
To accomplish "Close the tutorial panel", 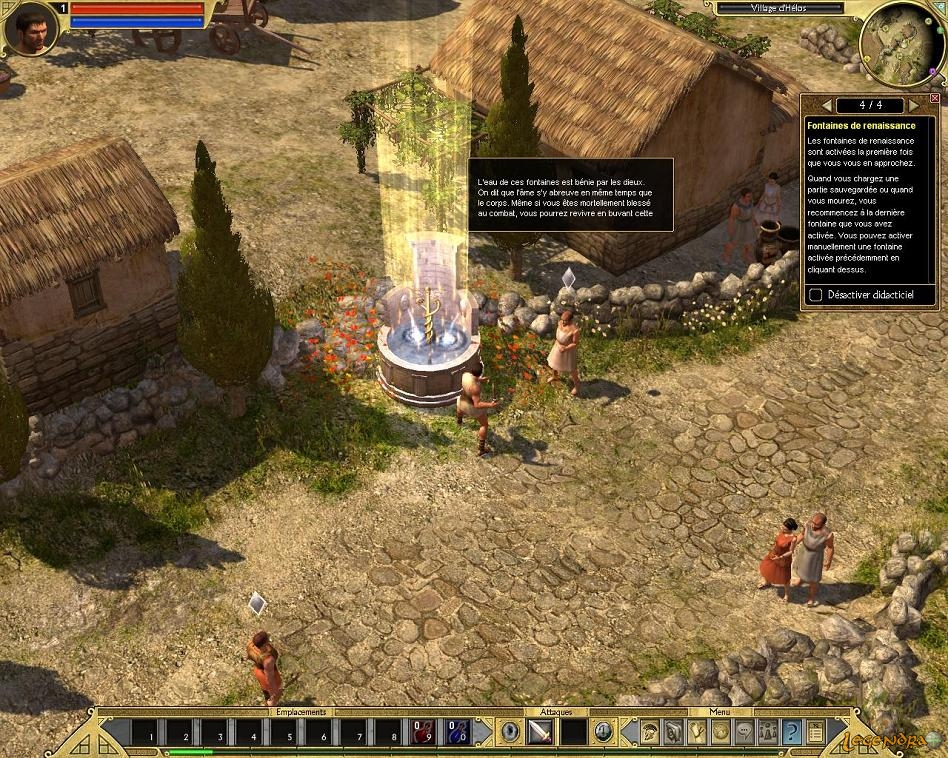I will [x=935, y=99].
